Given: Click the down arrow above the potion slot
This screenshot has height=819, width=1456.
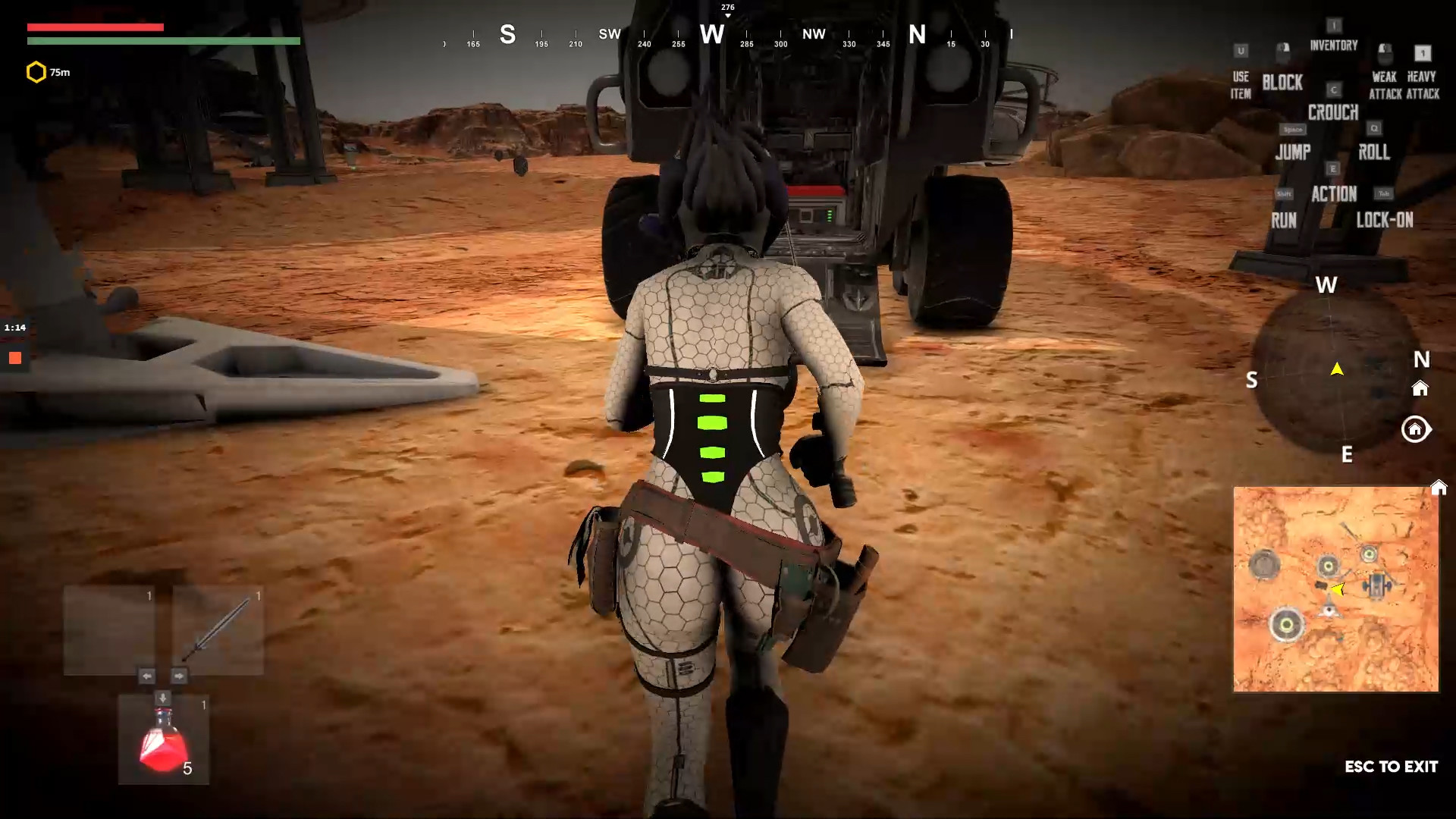Looking at the screenshot, I should pyautogui.click(x=162, y=698).
